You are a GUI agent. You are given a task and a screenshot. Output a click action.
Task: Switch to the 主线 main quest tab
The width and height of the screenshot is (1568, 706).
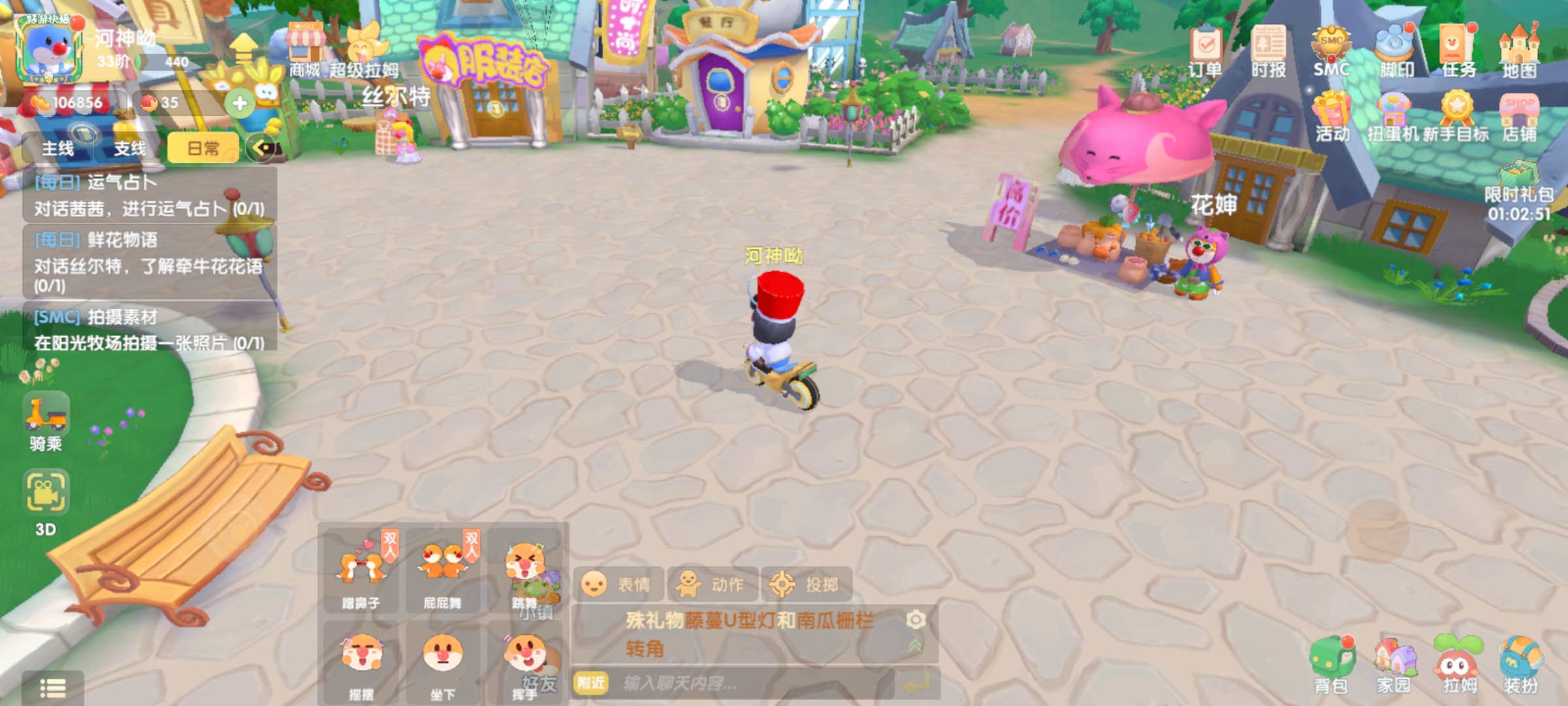coord(58,148)
